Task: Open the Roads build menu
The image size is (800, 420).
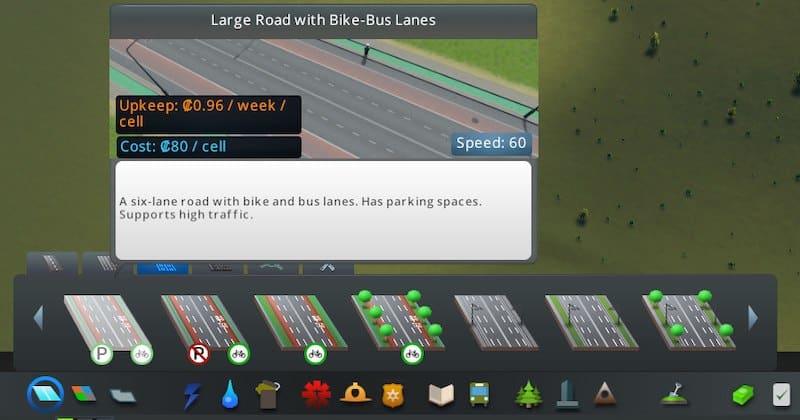Action: click(45, 392)
